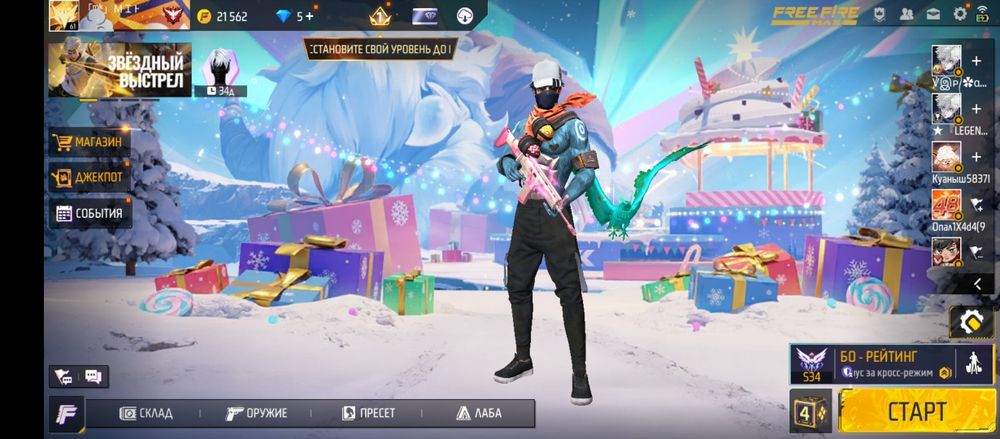Open the chat speech bubble icon
The image size is (1000, 439).
93,377
